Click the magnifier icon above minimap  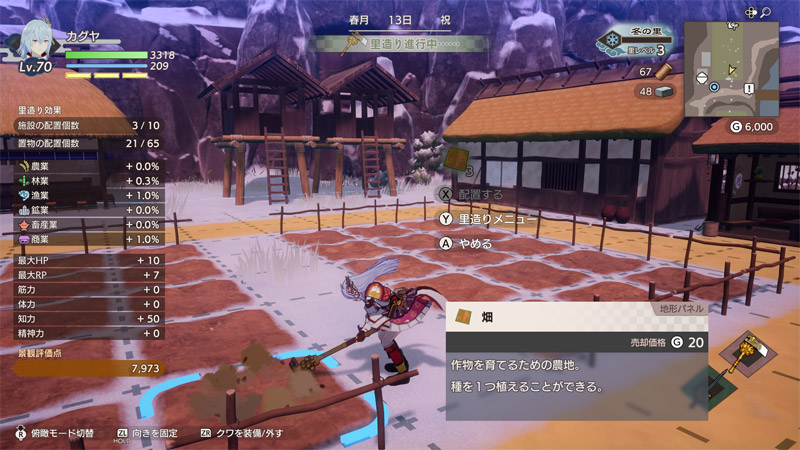pyautogui.click(x=766, y=12)
